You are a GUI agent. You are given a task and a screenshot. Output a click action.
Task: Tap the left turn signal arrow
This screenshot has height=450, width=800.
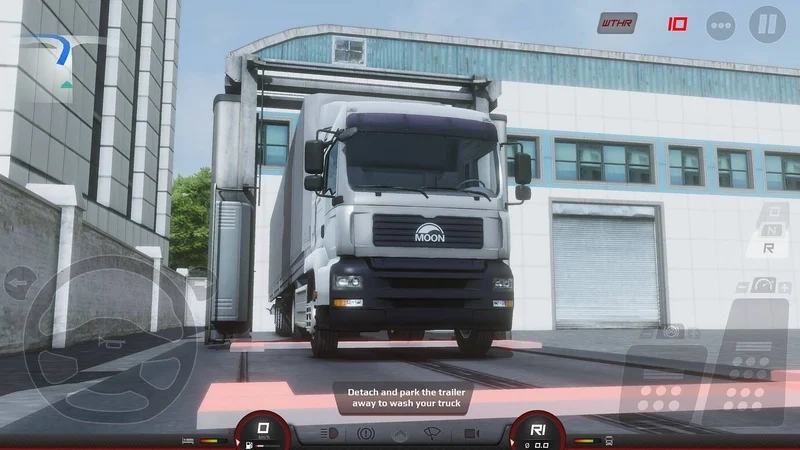point(19,282)
